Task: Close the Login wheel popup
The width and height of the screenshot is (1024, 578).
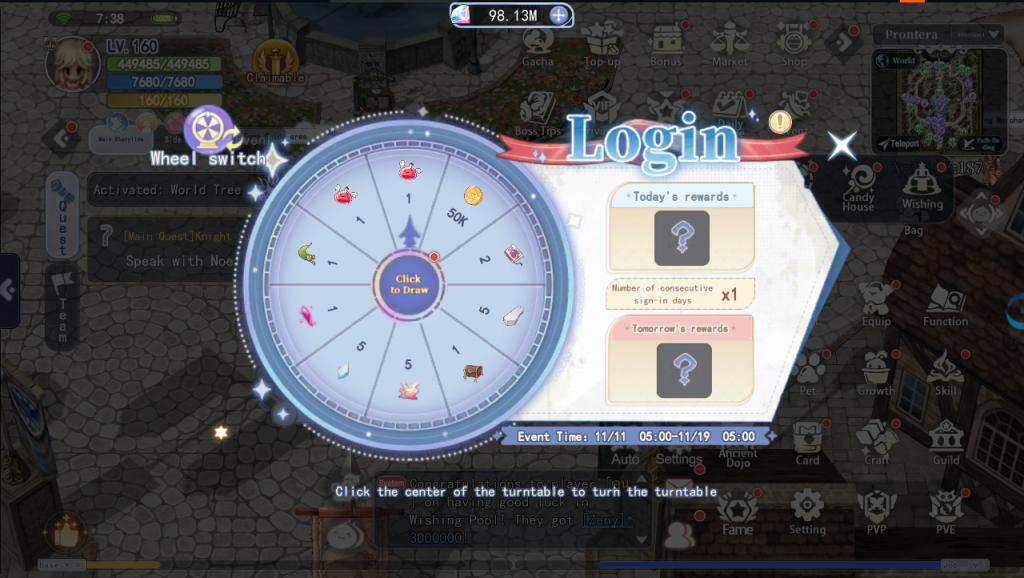Action: pos(842,146)
